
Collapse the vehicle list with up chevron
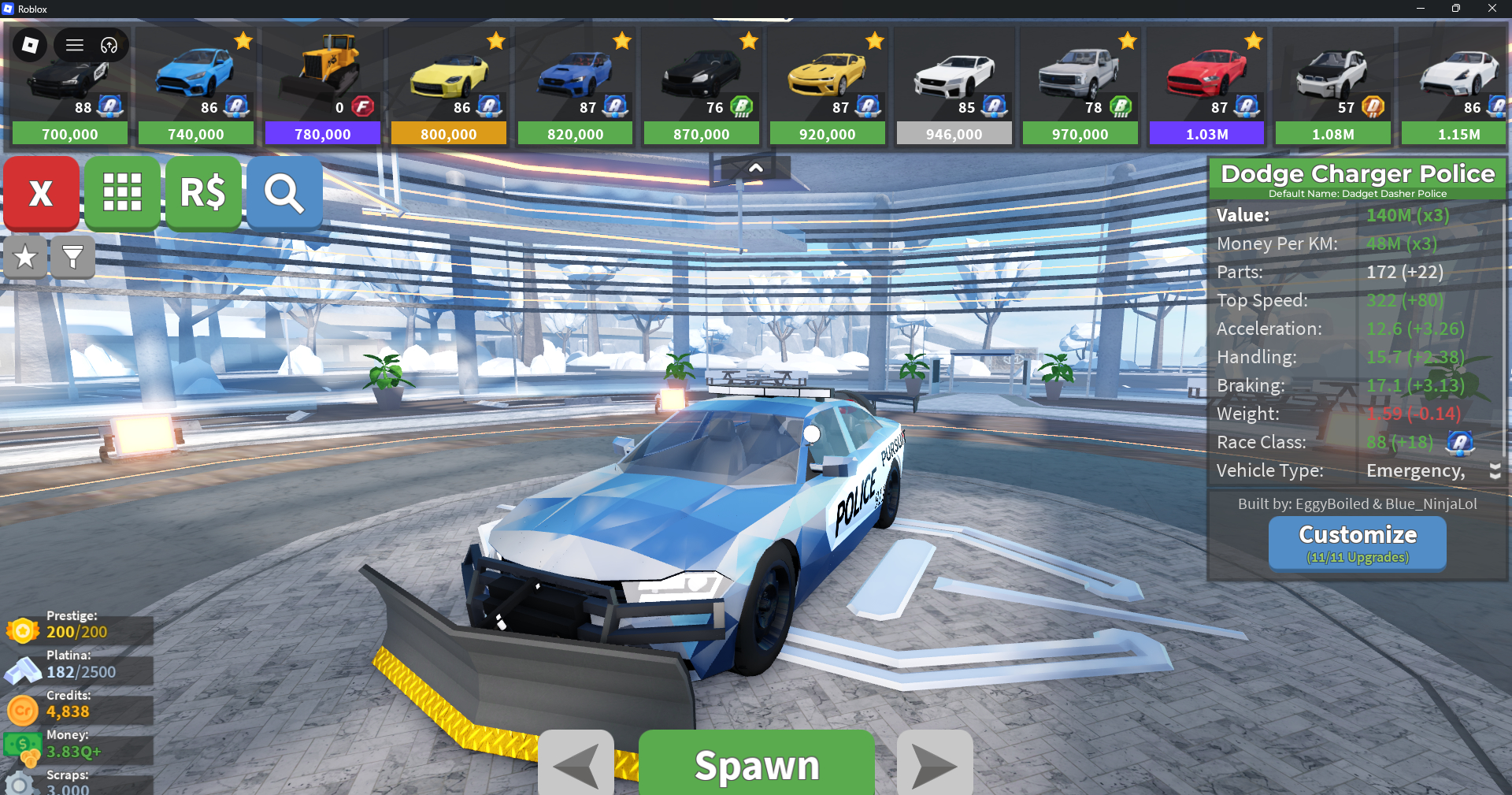[x=755, y=168]
